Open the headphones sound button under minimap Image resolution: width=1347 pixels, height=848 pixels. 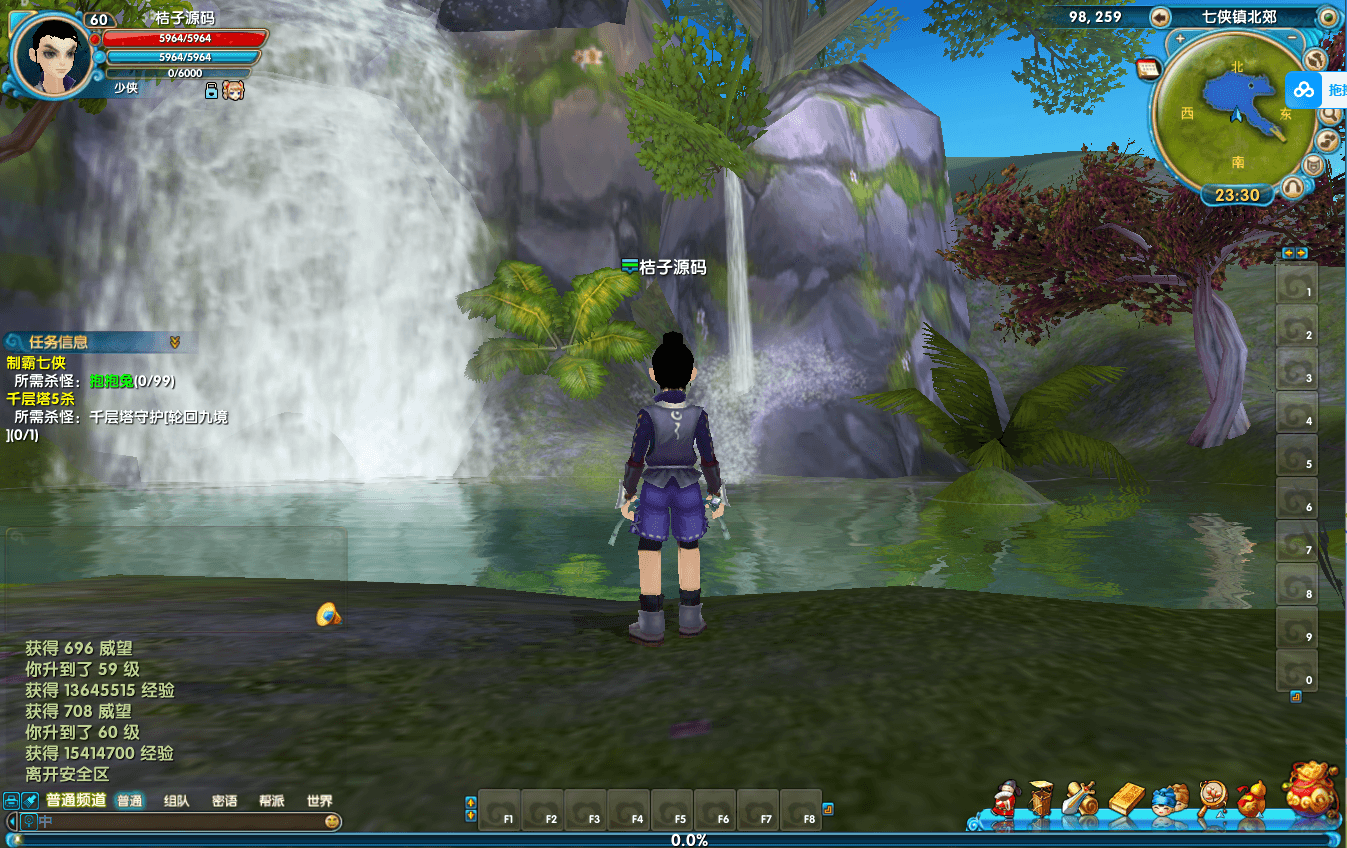pos(1293,186)
